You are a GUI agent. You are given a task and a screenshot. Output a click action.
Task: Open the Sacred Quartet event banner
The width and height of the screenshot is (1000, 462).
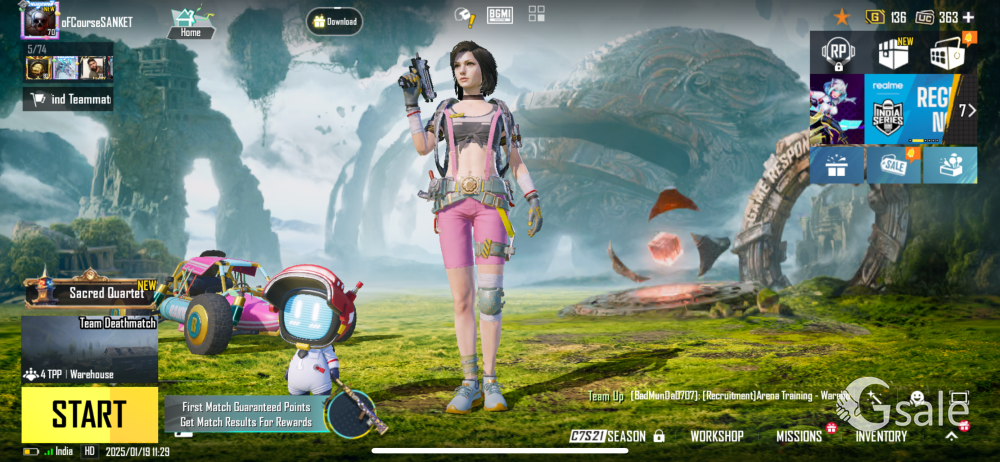point(92,292)
